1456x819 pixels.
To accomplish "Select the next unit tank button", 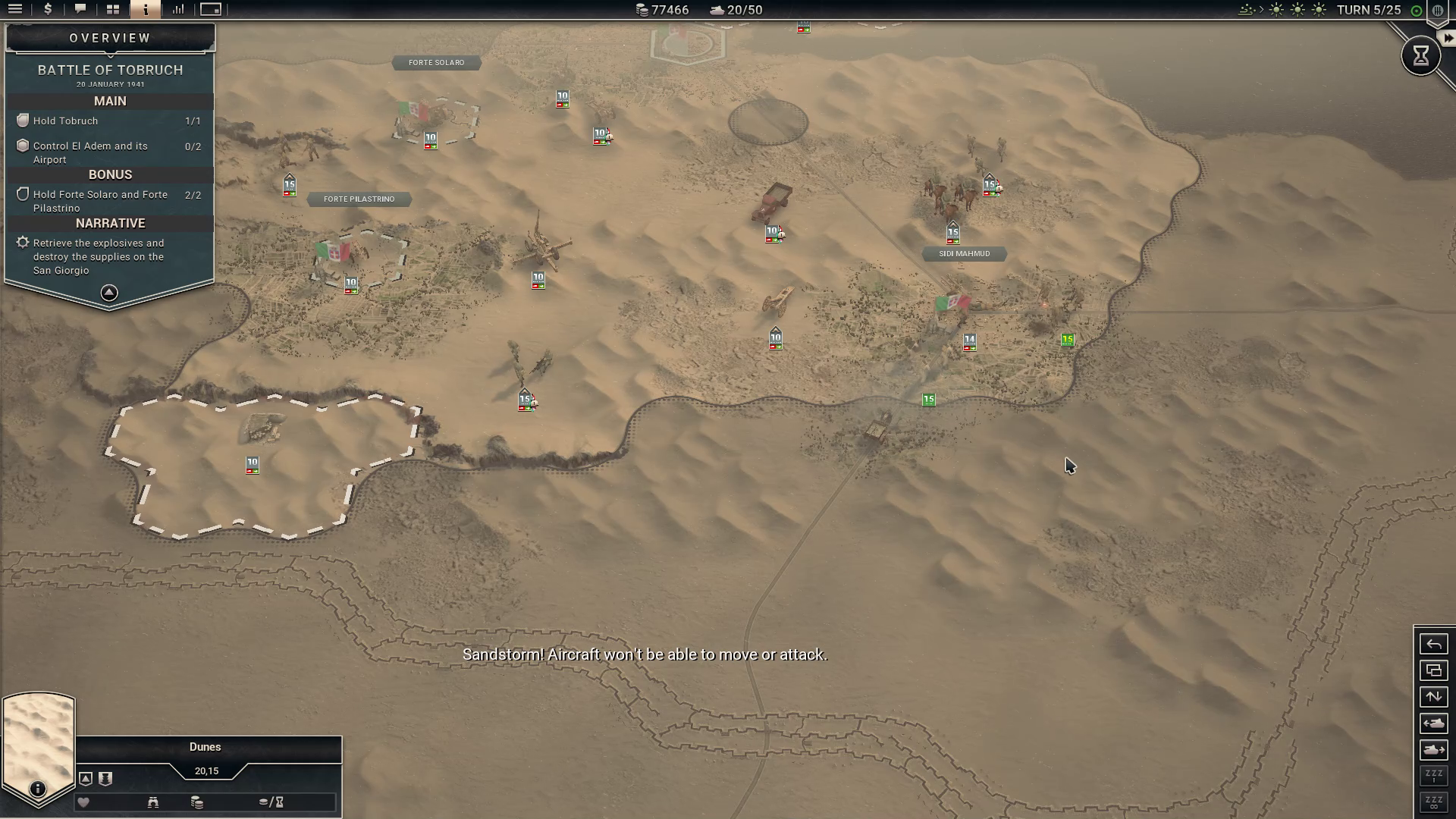I will point(1433,750).
